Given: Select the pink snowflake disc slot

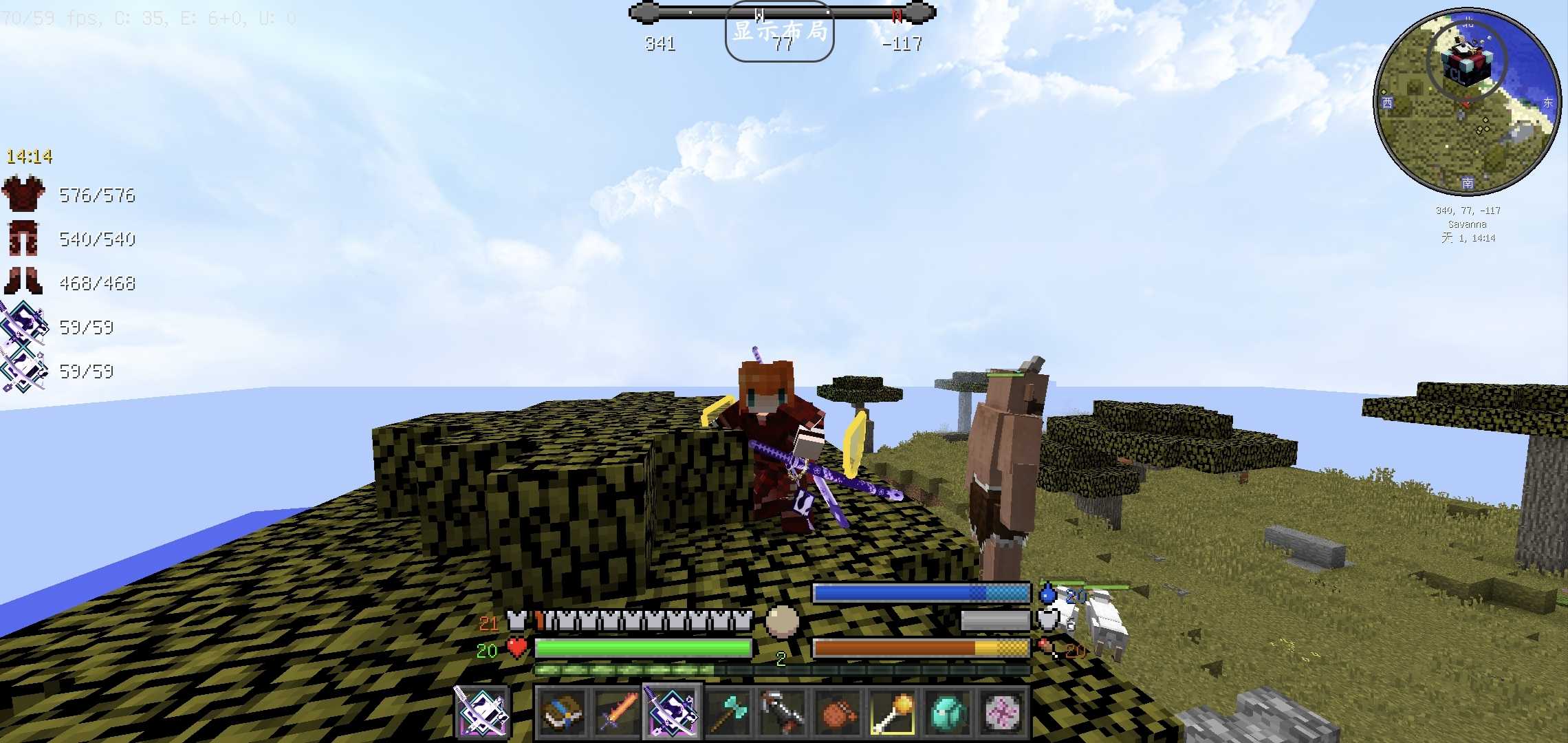Looking at the screenshot, I should (1002, 712).
